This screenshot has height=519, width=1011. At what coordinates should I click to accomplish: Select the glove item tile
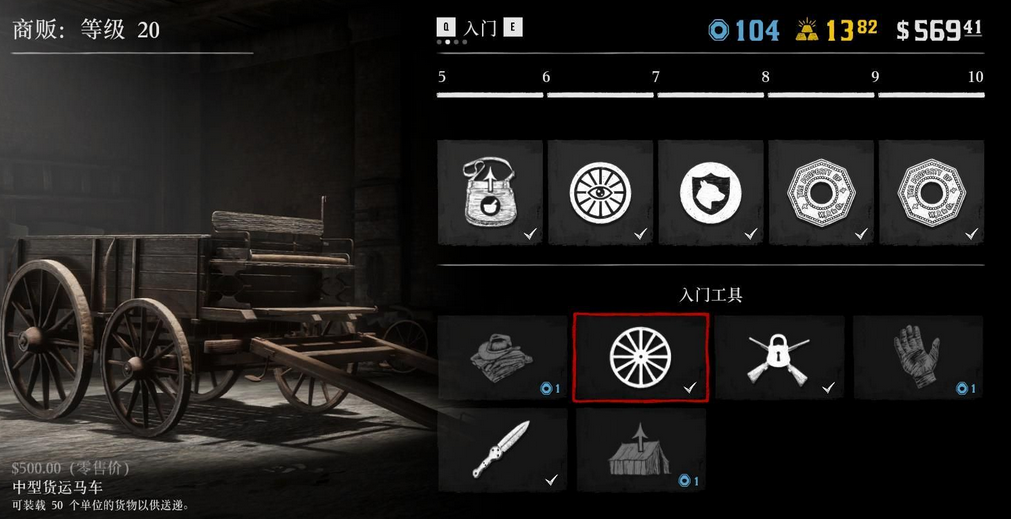pyautogui.click(x=917, y=357)
